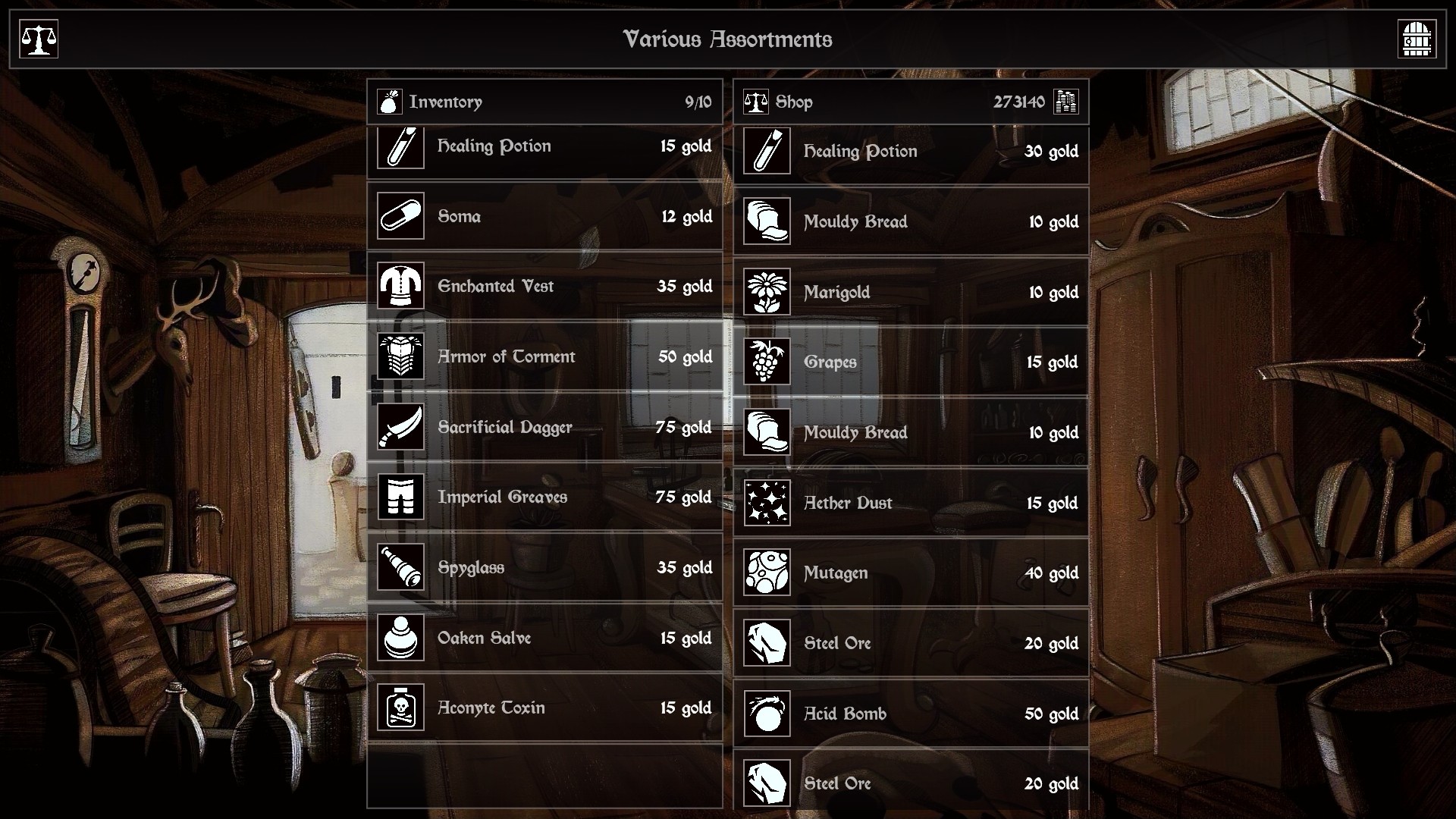Screen dimensions: 1456x819
Task: Select the Grapes icon in the Shop list
Action: pyautogui.click(x=767, y=362)
